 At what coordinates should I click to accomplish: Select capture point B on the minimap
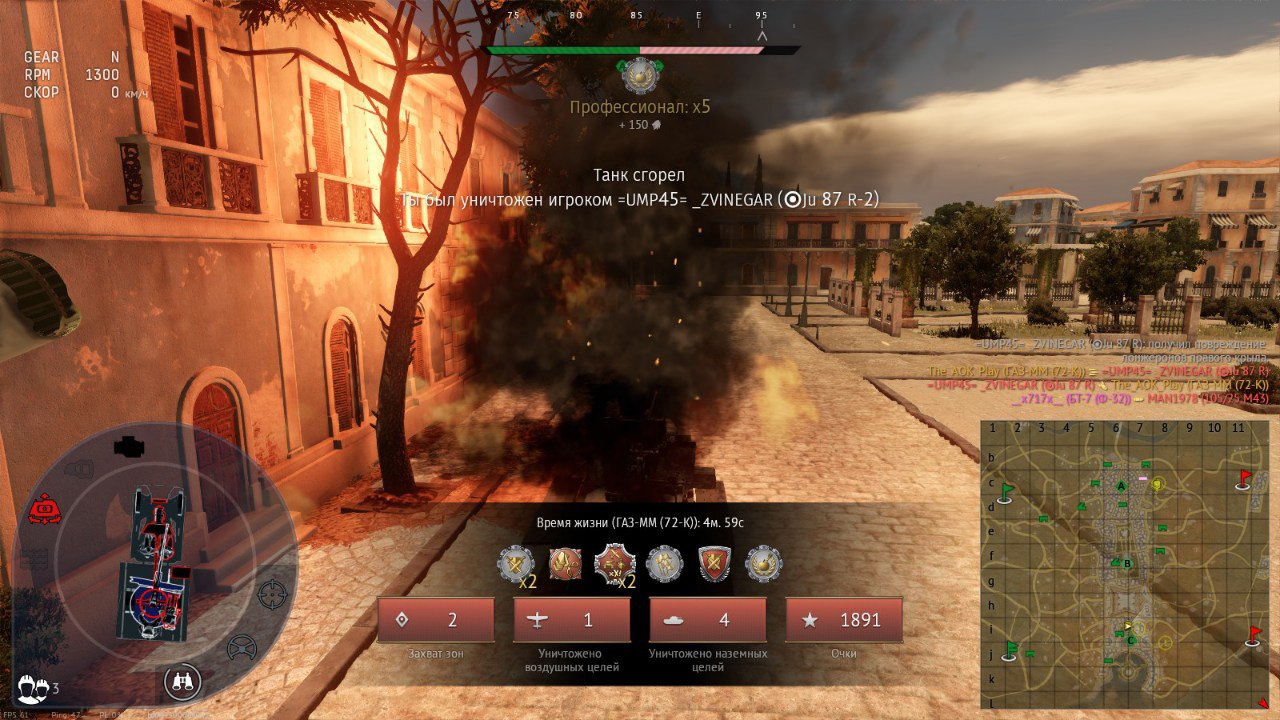click(x=1128, y=564)
